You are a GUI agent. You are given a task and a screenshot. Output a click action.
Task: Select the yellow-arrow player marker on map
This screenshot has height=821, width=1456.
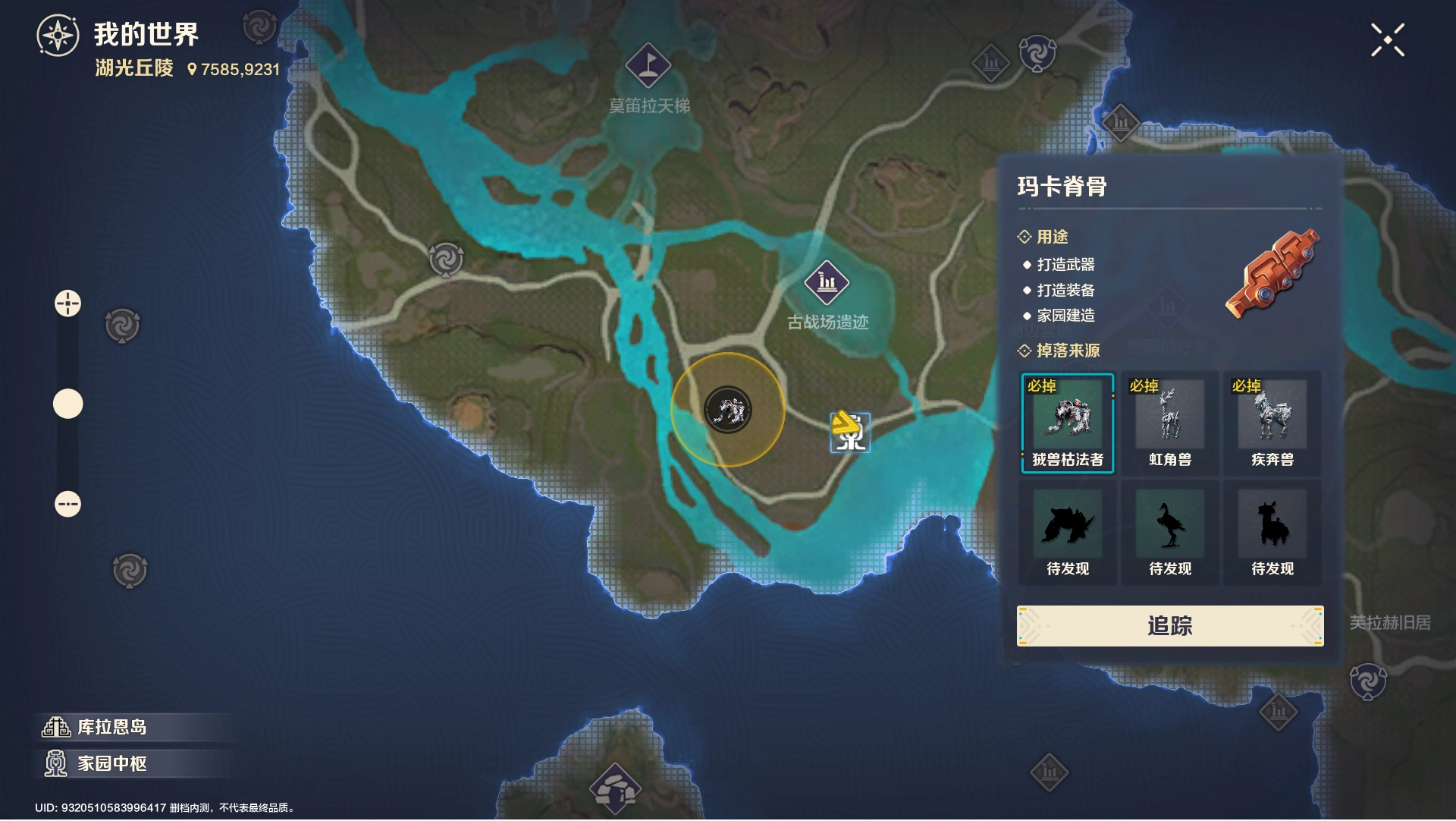coord(849,432)
